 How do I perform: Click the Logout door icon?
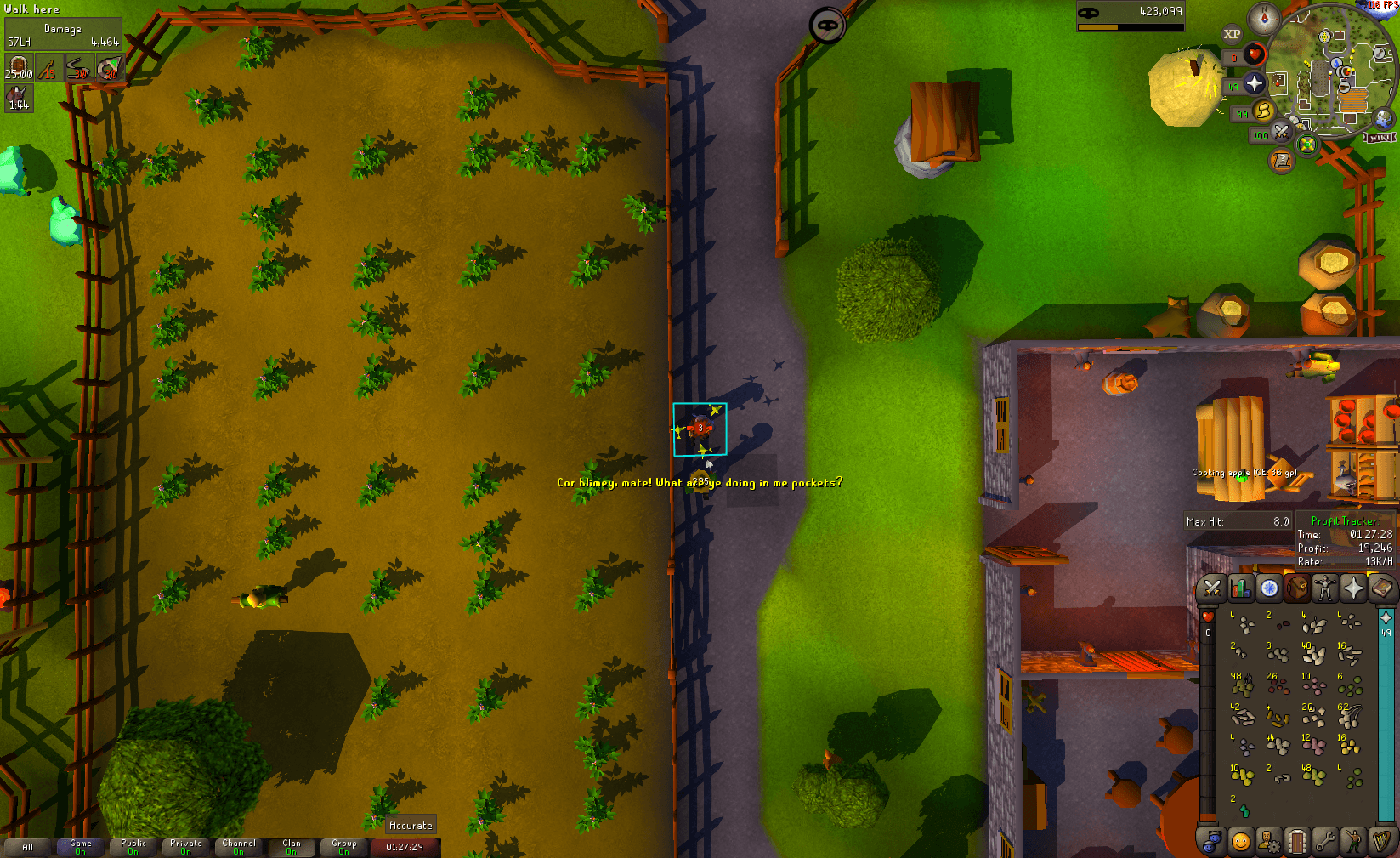(1298, 841)
